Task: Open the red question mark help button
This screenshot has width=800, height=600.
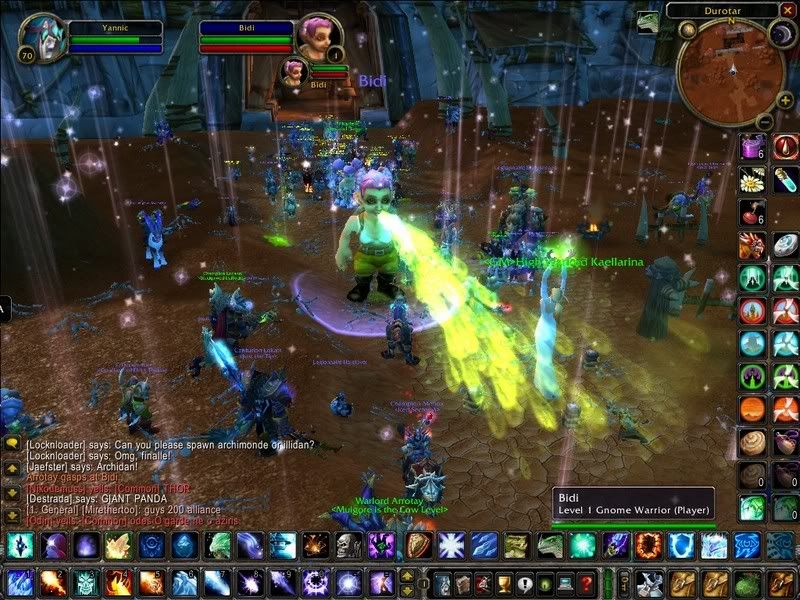Action: (x=586, y=583)
